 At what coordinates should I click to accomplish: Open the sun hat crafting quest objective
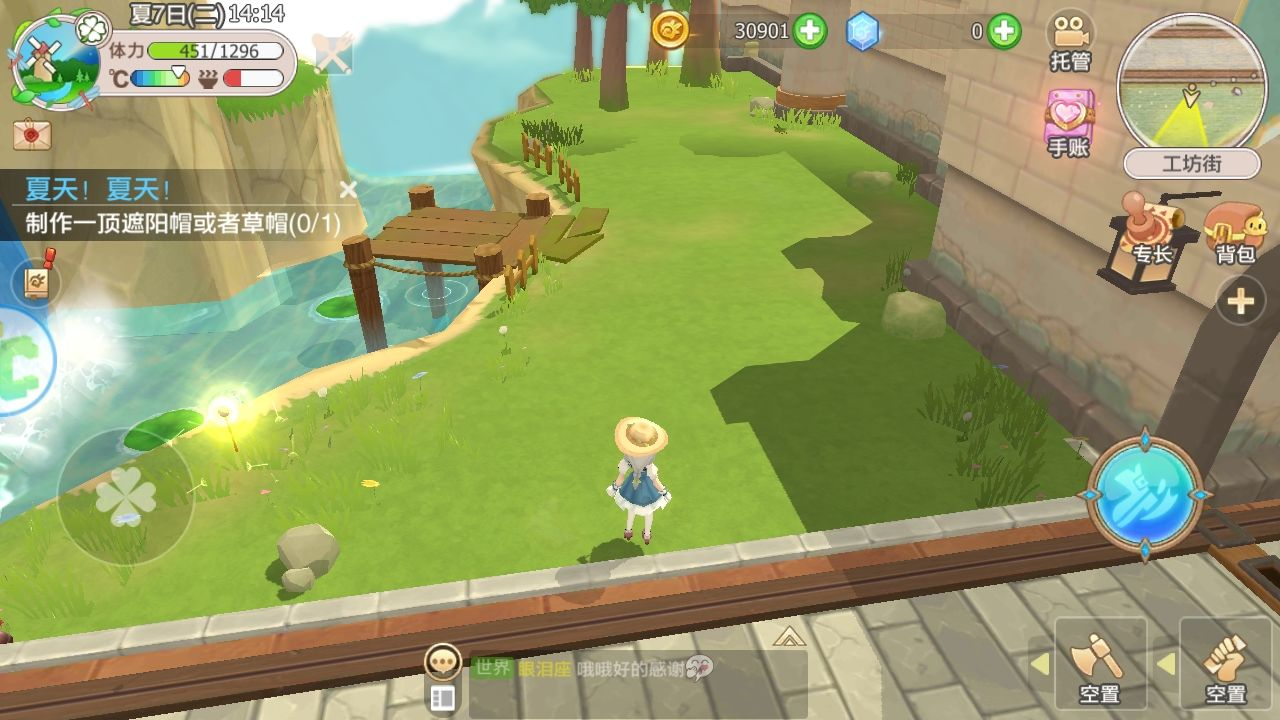[182, 223]
